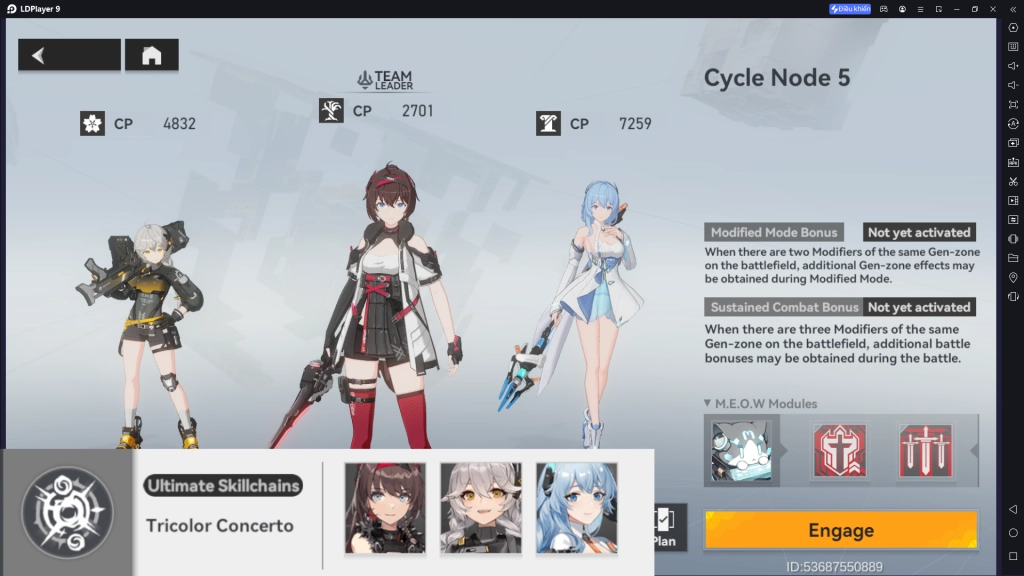Image resolution: width=1024 pixels, height=576 pixels.
Task: Start the battle with the Engage button
Action: (x=840, y=531)
